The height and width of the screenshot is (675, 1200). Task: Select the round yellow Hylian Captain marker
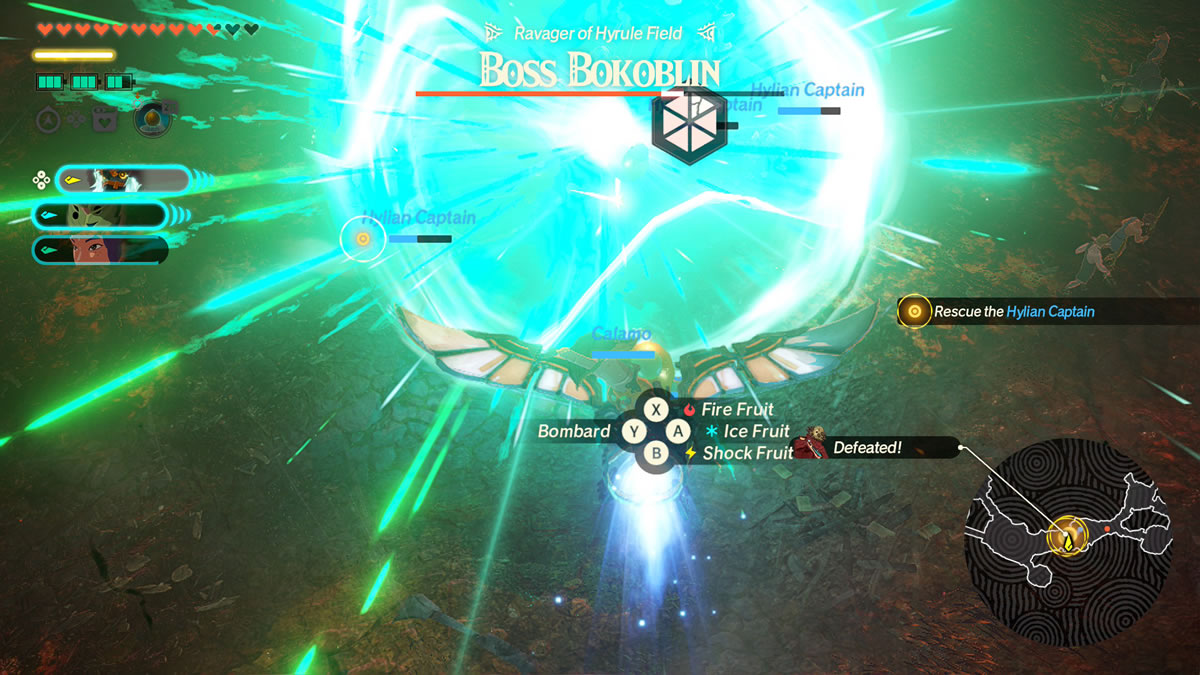coord(362,239)
